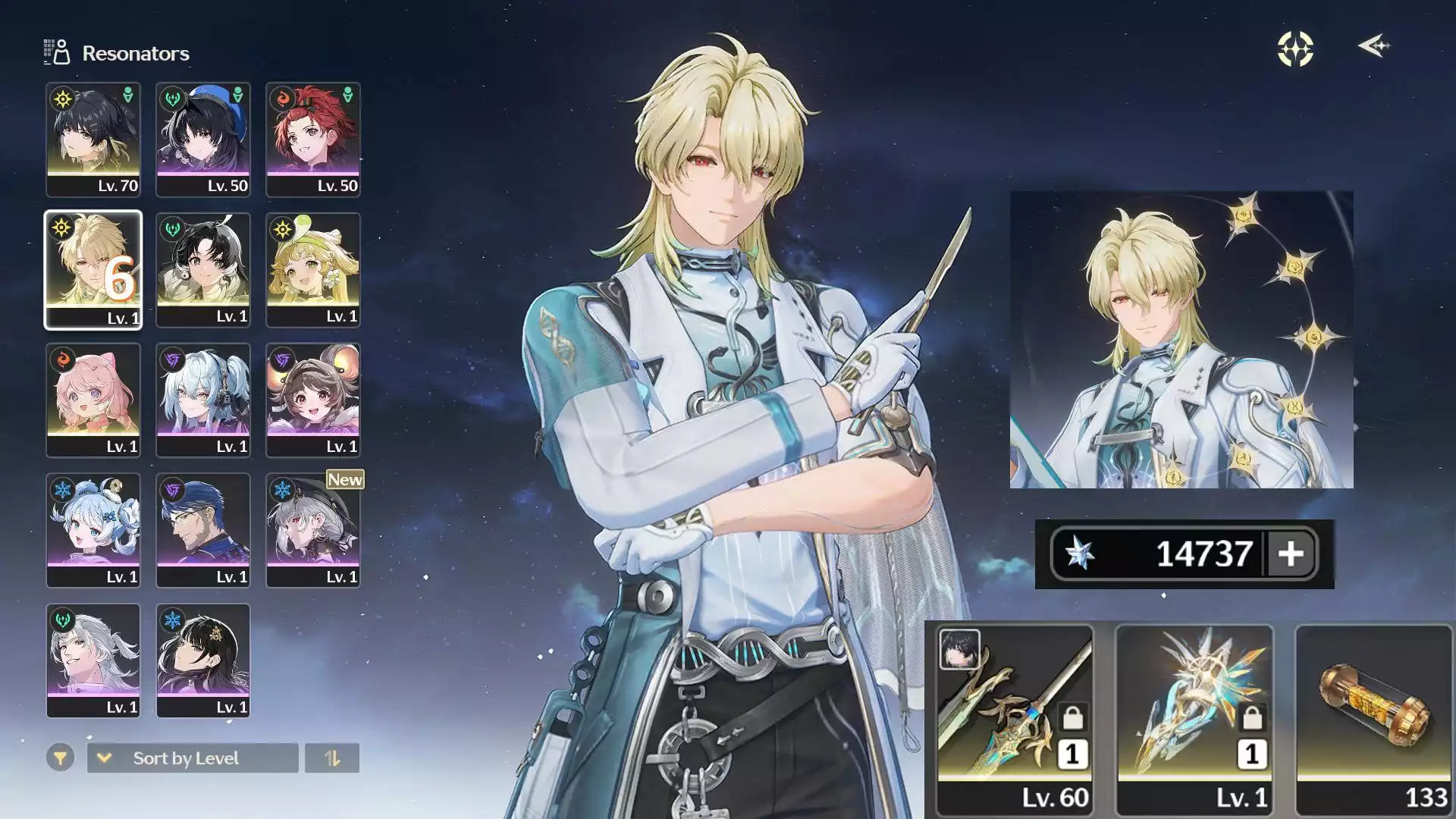This screenshot has height=819, width=1456.
Task: Add more Astrite with the plus button
Action: click(1291, 554)
